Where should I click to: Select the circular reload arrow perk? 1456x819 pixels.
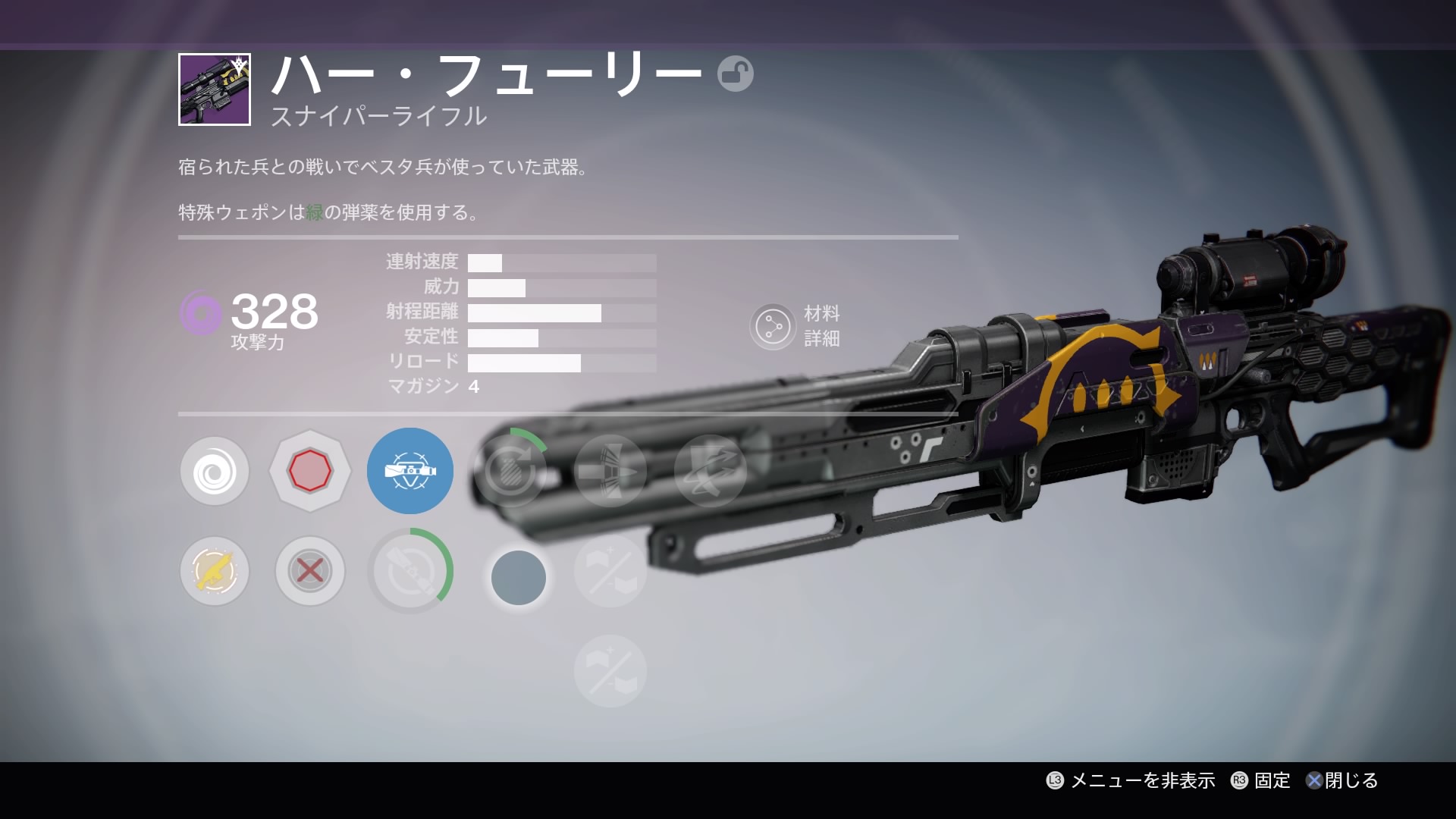[510, 471]
